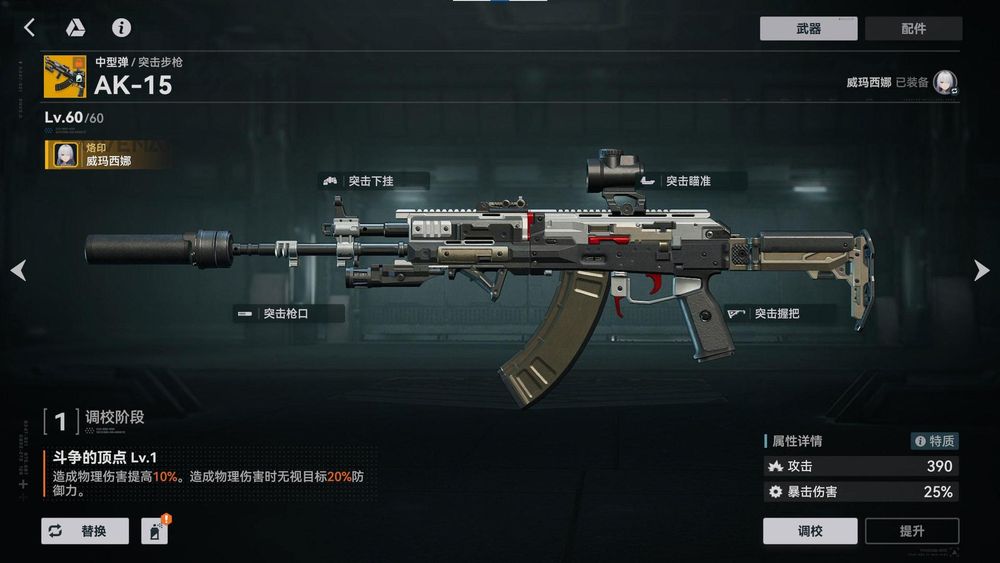Switch to the 配件 tab
Viewport: 1000px width, 563px height.
[x=913, y=29]
